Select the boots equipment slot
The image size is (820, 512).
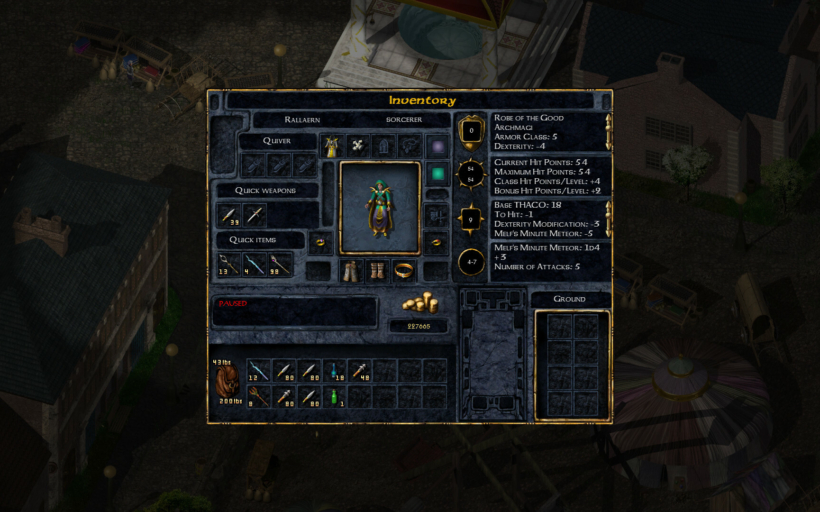pyautogui.click(x=377, y=270)
